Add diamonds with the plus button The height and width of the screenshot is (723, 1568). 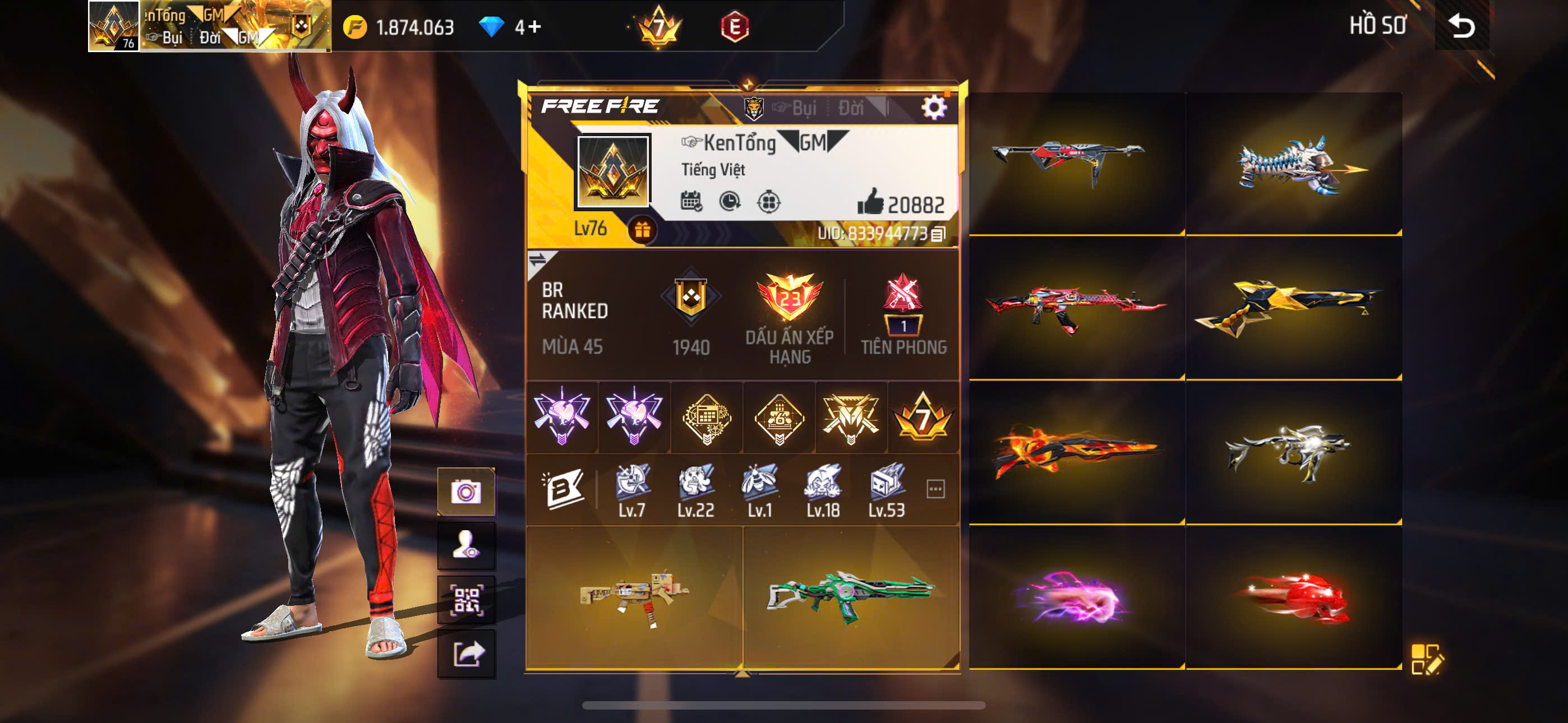[x=534, y=27]
